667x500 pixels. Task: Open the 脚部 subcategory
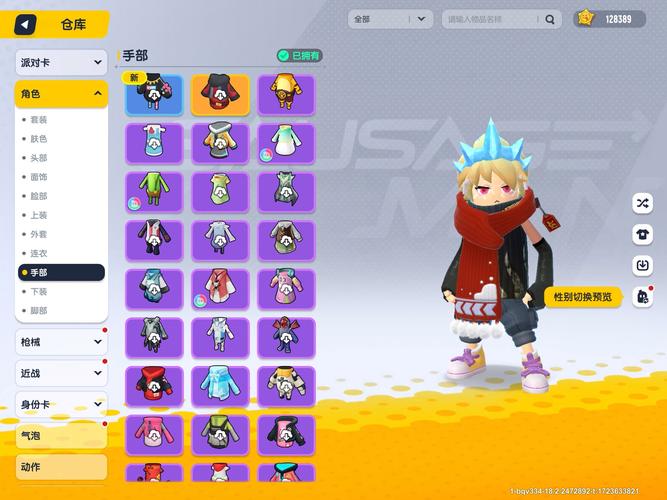[x=38, y=310]
